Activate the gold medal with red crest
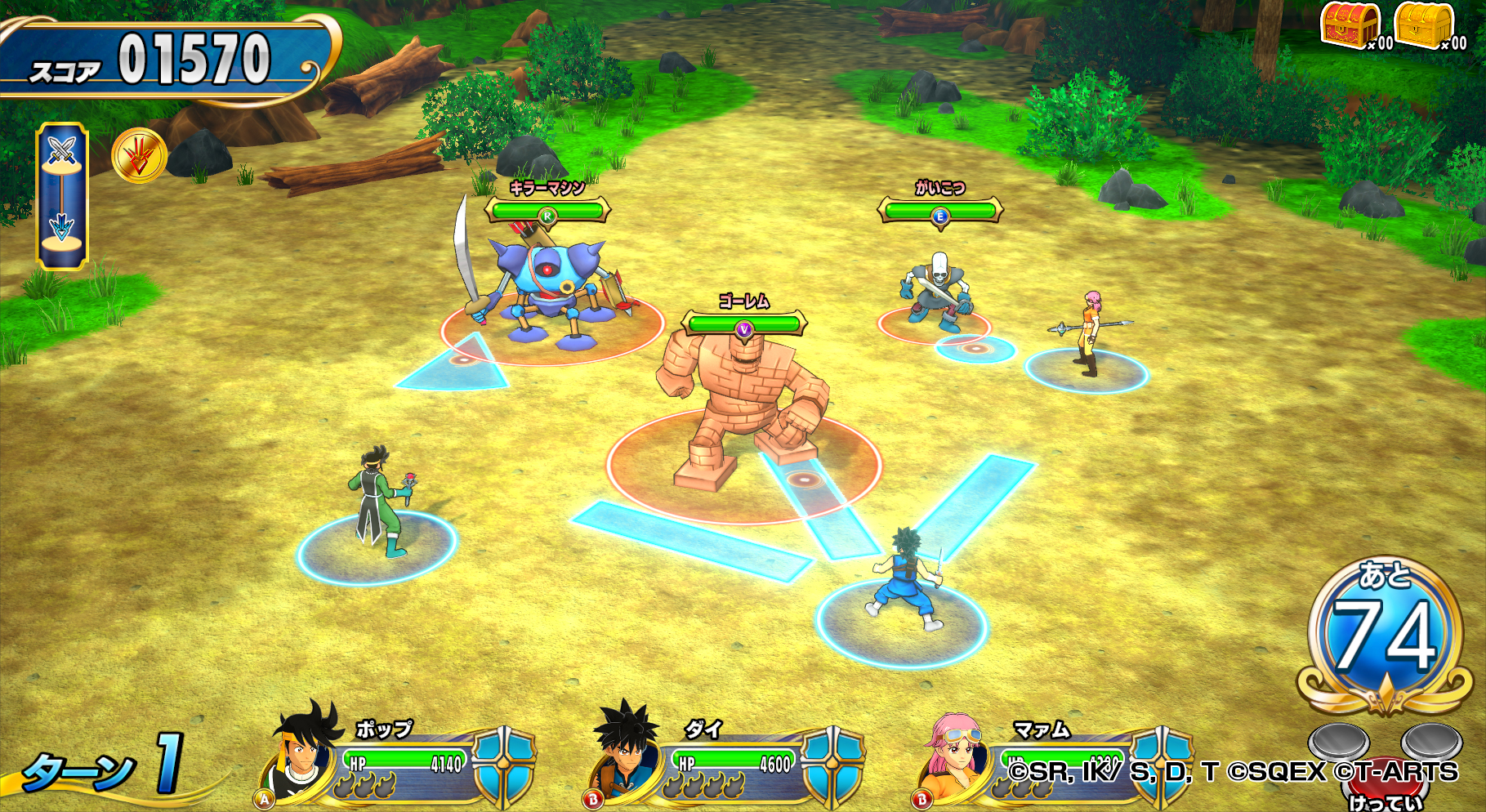Viewport: 1486px width, 812px height. click(139, 155)
